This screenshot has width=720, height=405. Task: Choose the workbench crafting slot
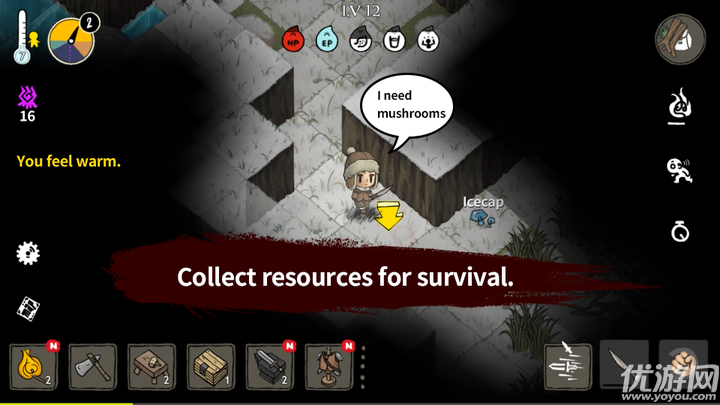152,367
